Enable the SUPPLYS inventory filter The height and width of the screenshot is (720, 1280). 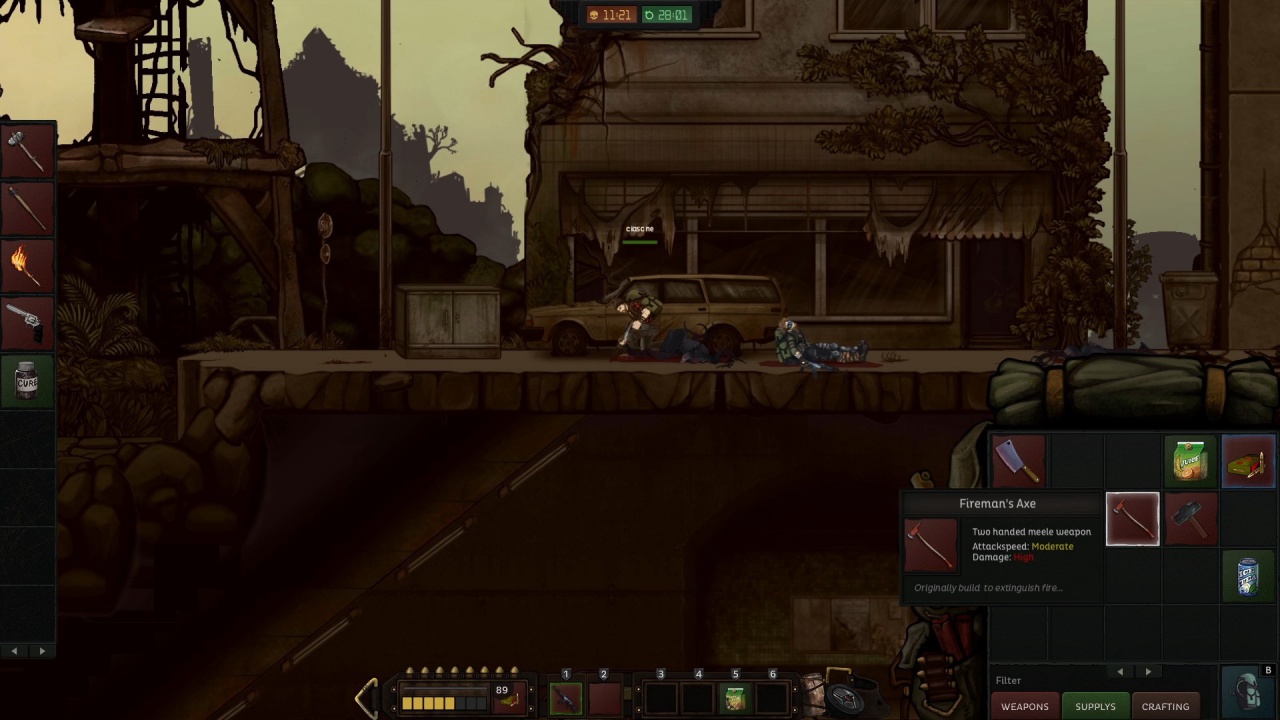pyautogui.click(x=1095, y=706)
